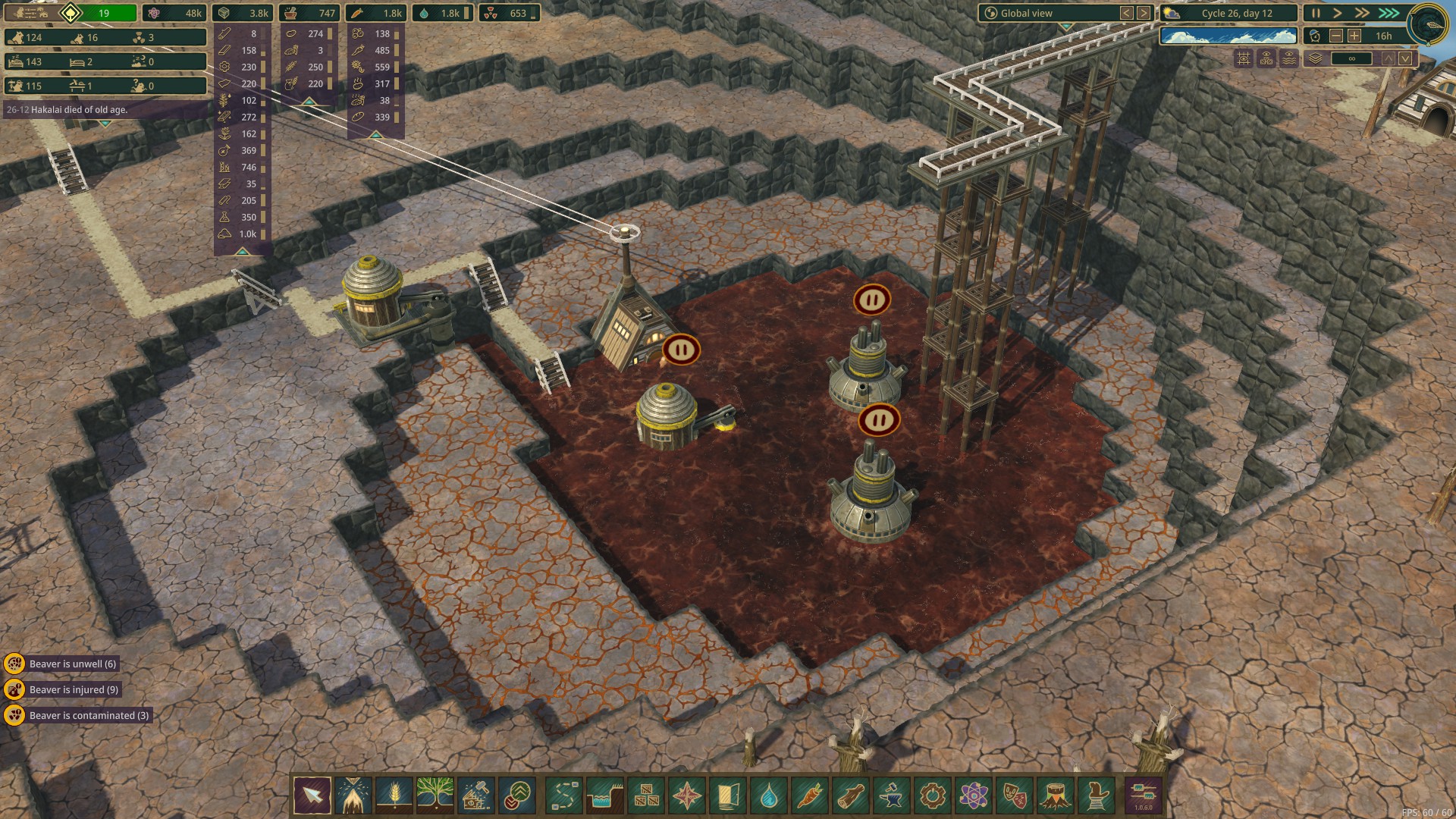Switch to the previous district view

pos(1127,13)
